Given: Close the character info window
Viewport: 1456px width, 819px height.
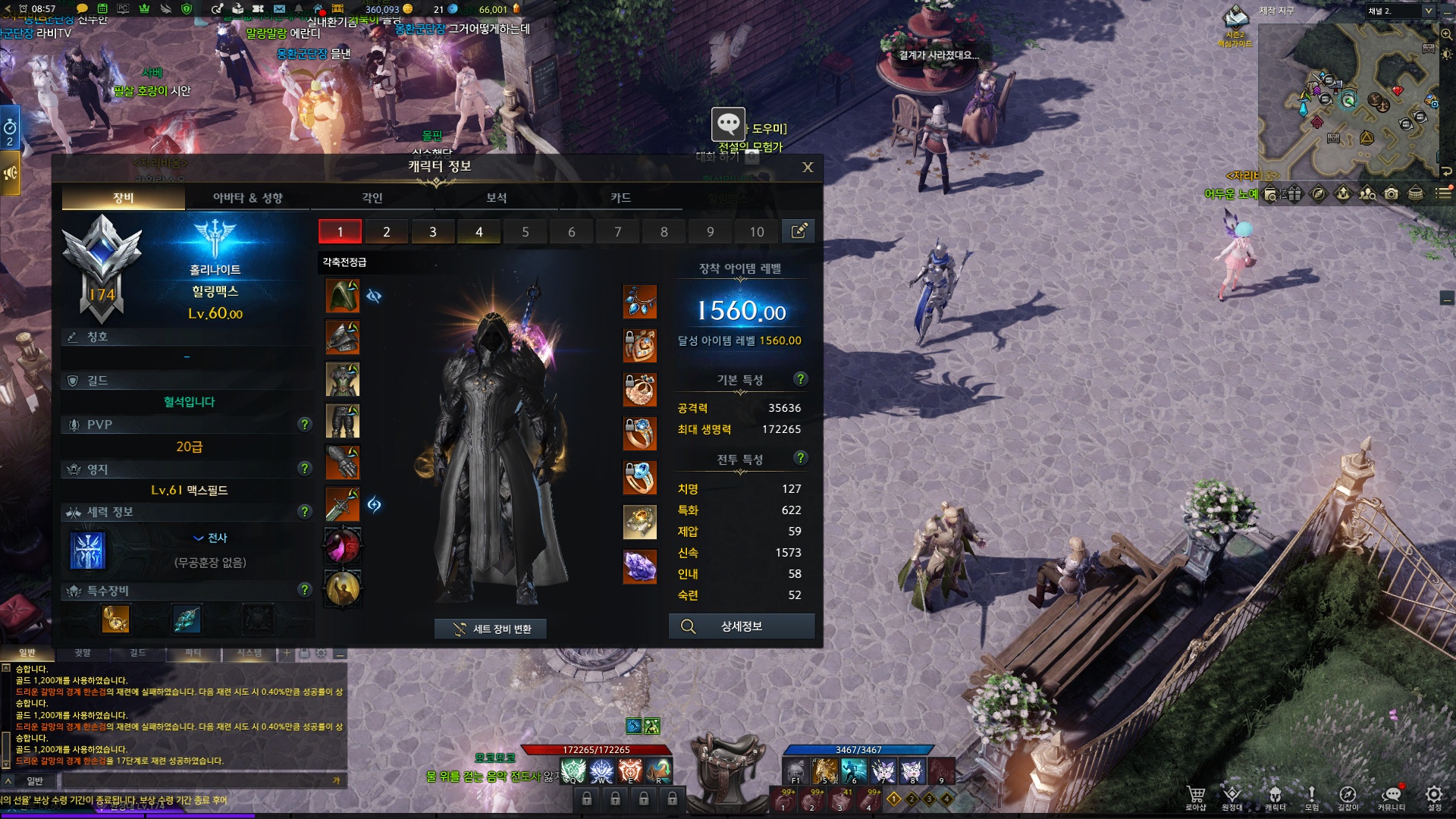Looking at the screenshot, I should (x=808, y=168).
